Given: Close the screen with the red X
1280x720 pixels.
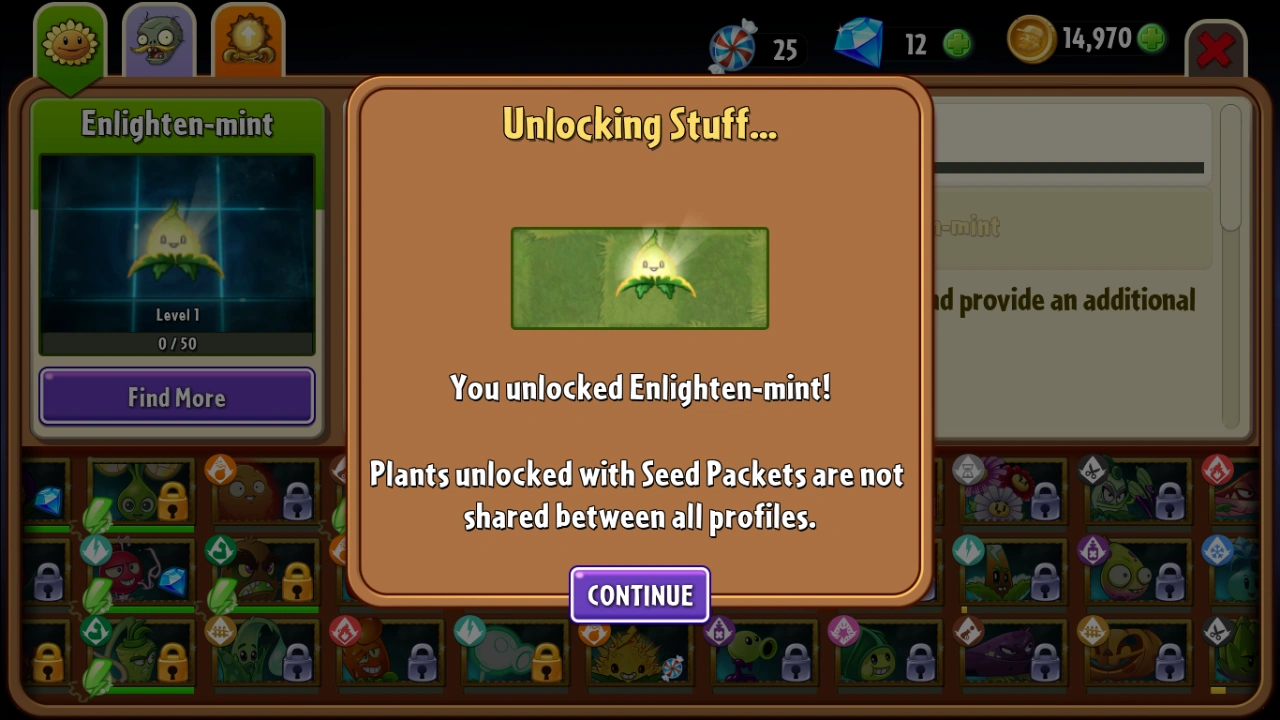Looking at the screenshot, I should (1216, 50).
